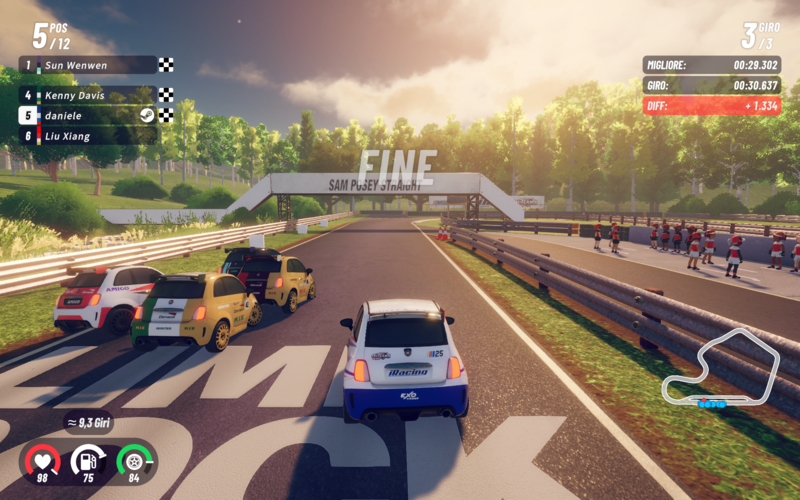
Task: Click the heart car health icon
Action: coord(43,460)
